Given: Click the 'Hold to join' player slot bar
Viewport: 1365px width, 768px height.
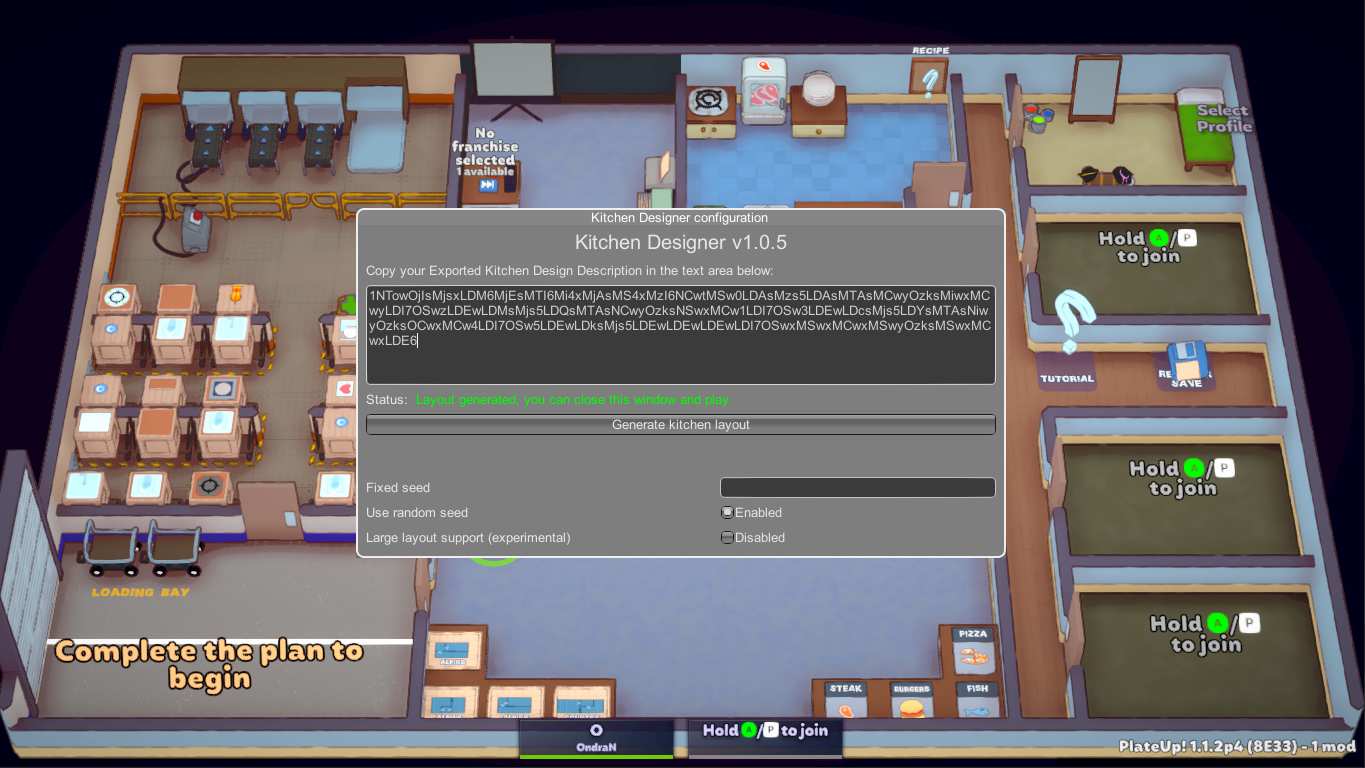Looking at the screenshot, I should point(764,731).
